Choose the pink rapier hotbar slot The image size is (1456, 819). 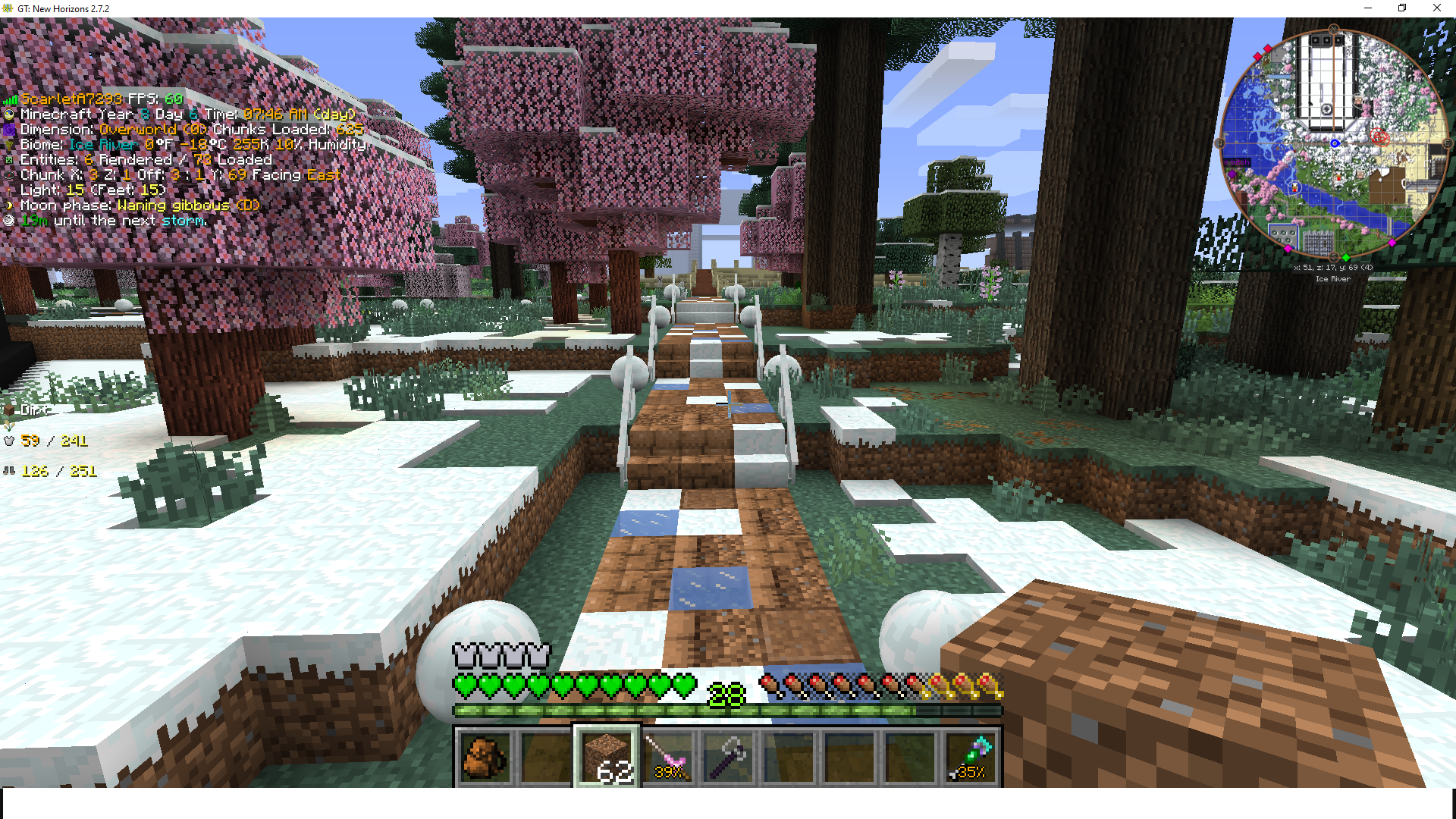tap(667, 756)
